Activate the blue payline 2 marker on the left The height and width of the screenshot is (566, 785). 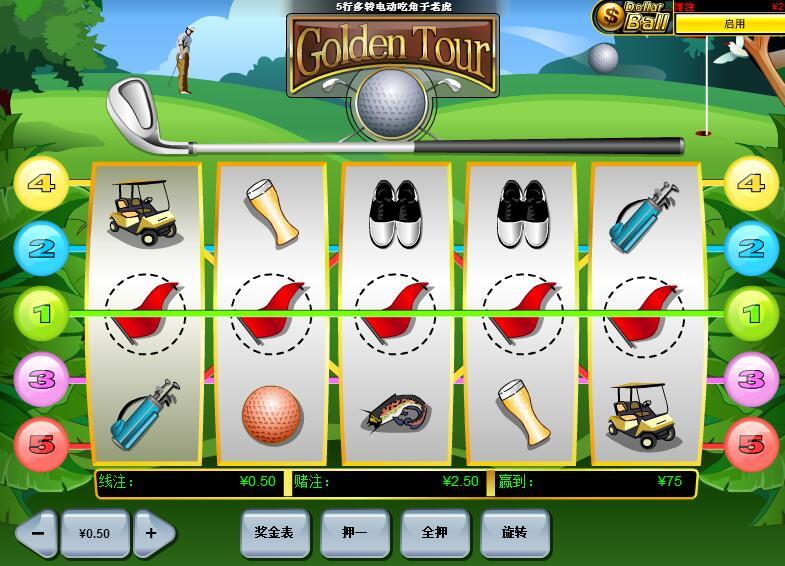pyautogui.click(x=41, y=248)
